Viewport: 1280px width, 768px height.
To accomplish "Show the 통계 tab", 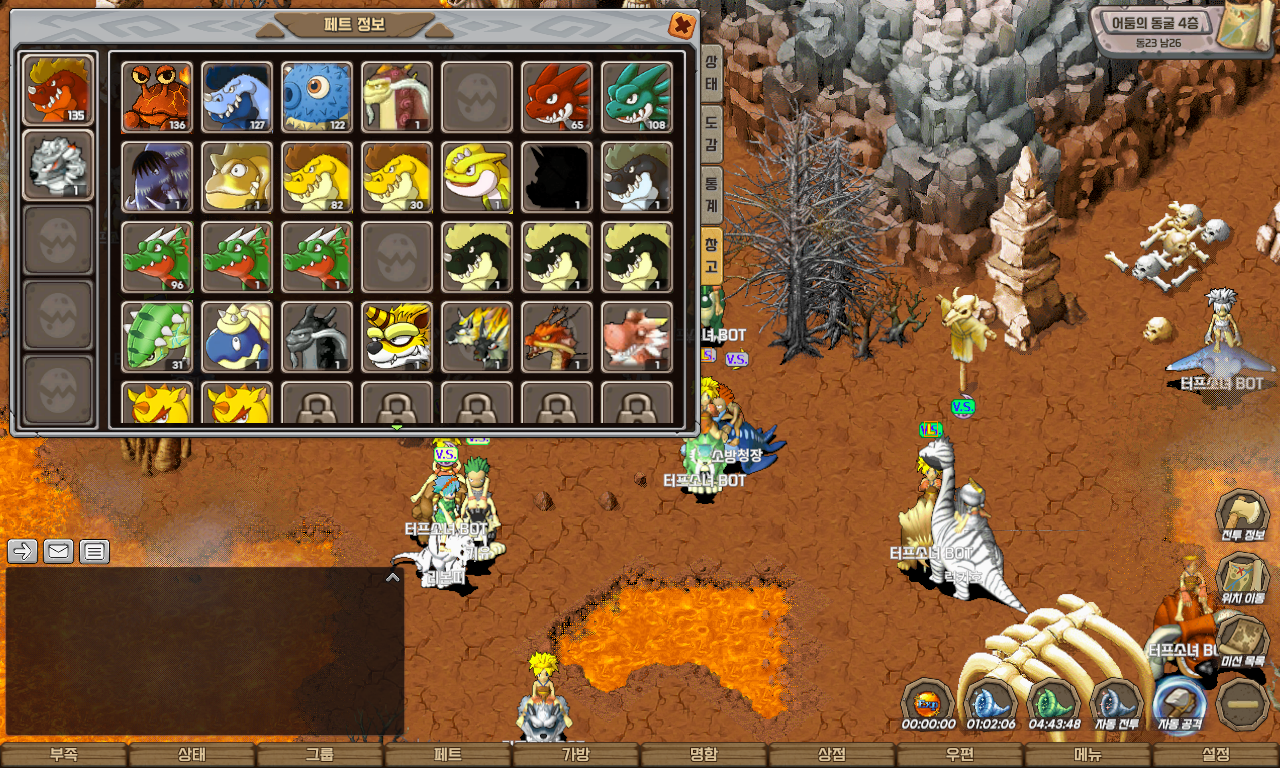I will 711,191.
